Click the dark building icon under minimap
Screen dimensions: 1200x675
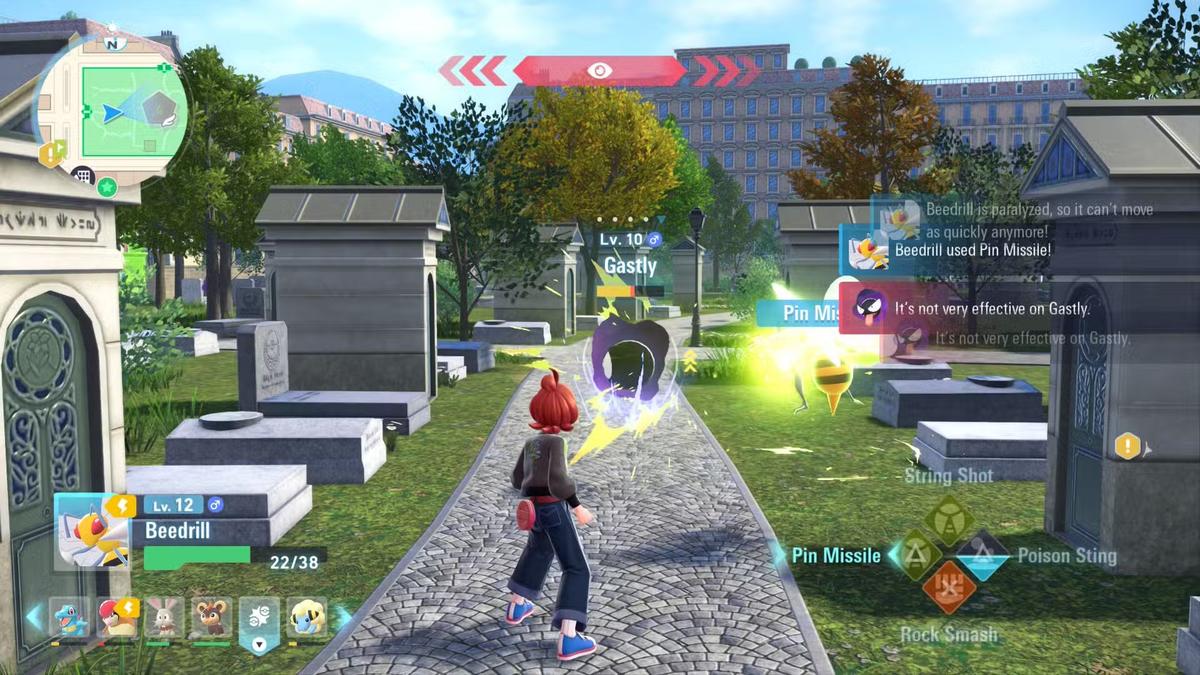[82, 177]
